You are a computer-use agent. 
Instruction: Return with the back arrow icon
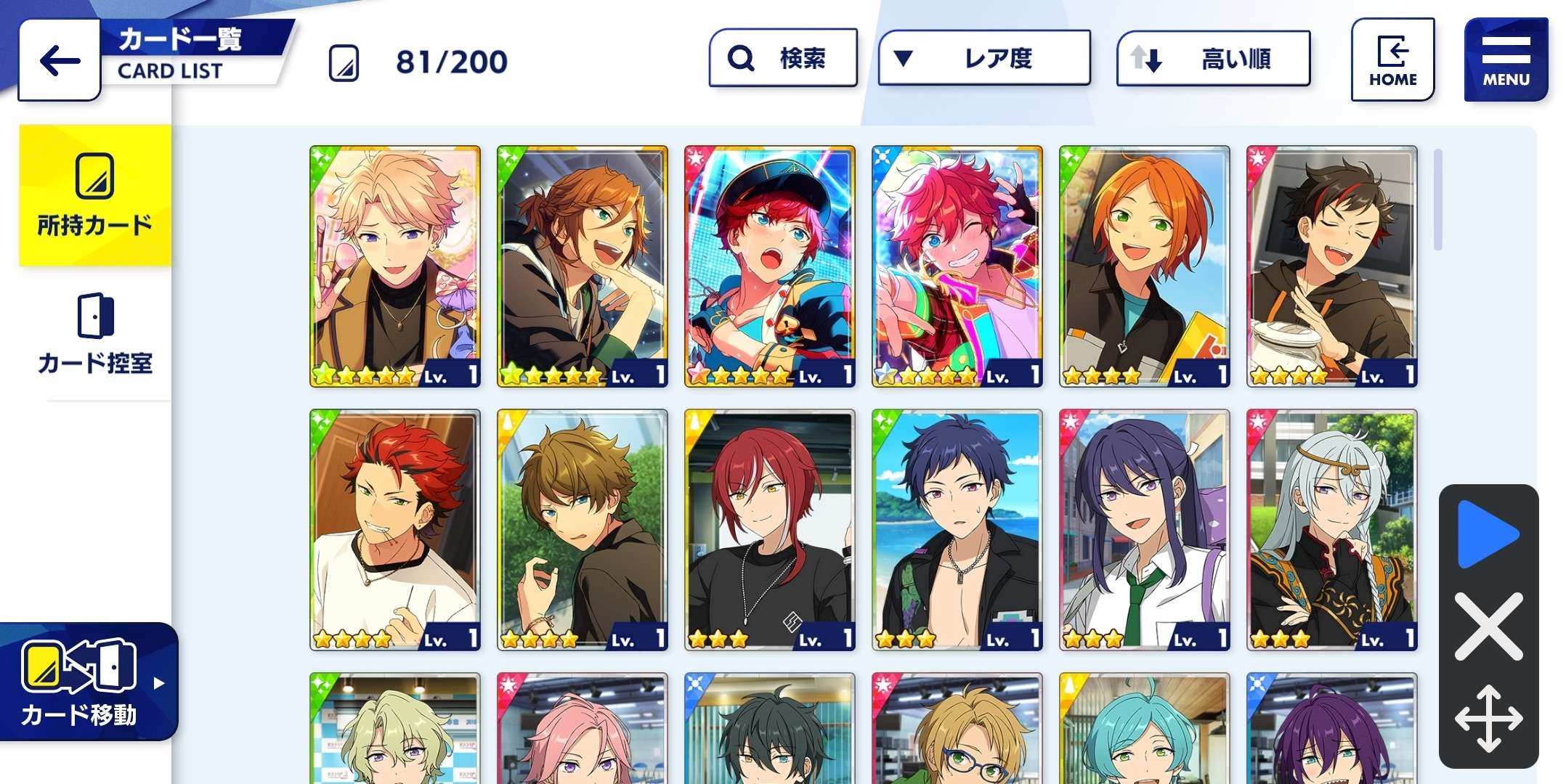(x=58, y=60)
